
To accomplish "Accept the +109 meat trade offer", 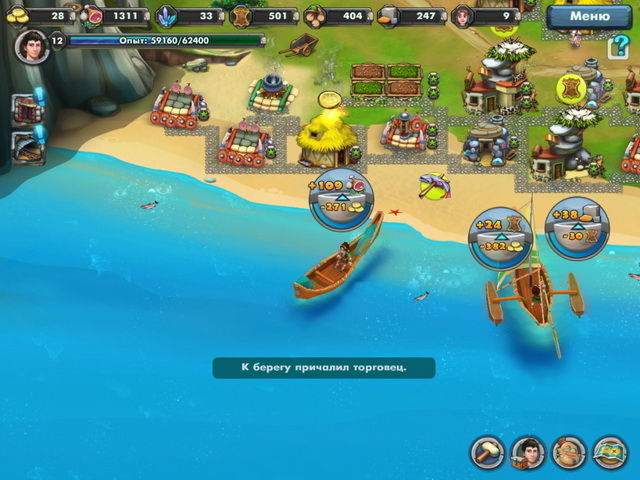I will 340,195.
